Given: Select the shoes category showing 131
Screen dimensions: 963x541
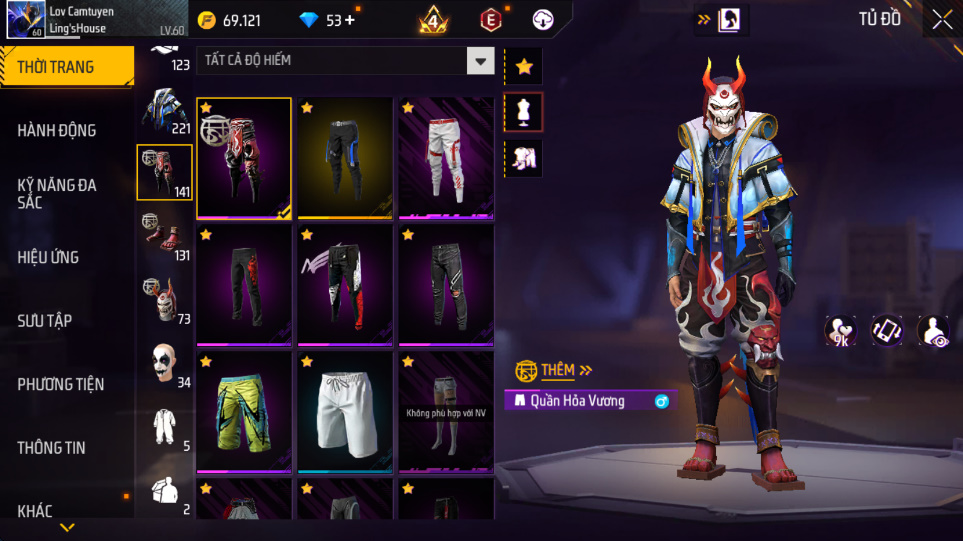Looking at the screenshot, I should (165, 237).
